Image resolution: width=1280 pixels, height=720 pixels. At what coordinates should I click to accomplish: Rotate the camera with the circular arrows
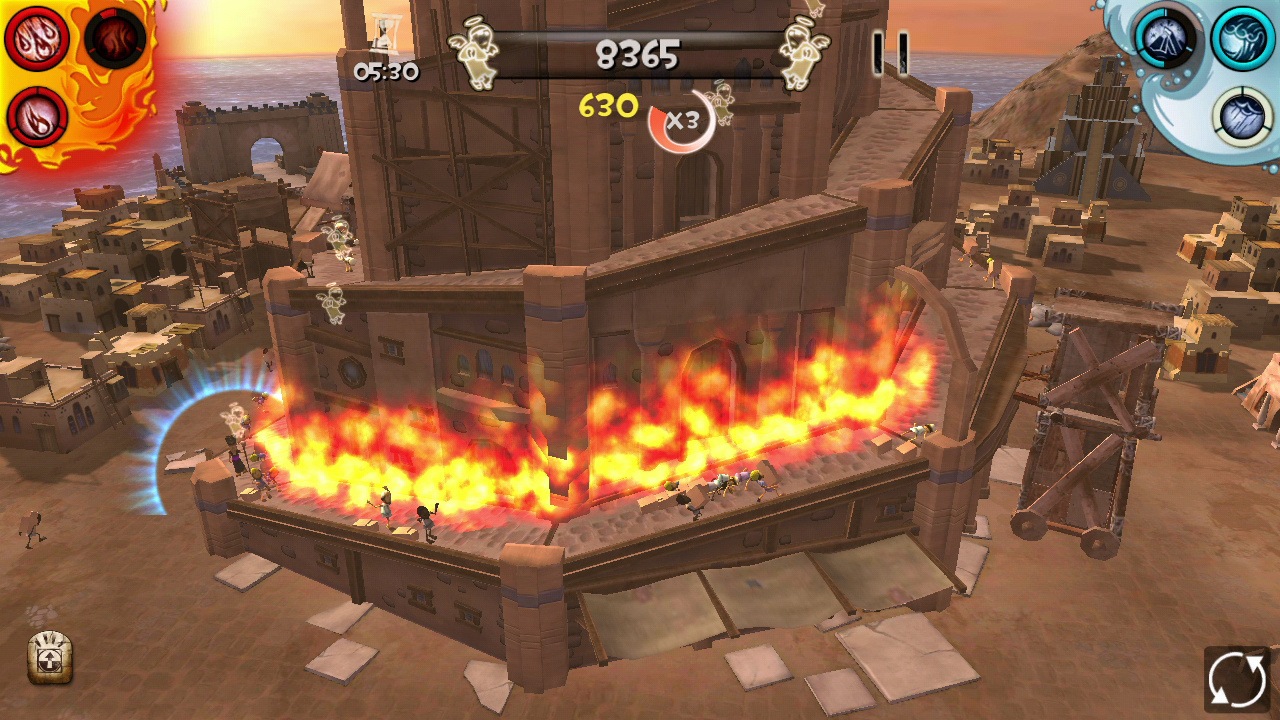1236,680
